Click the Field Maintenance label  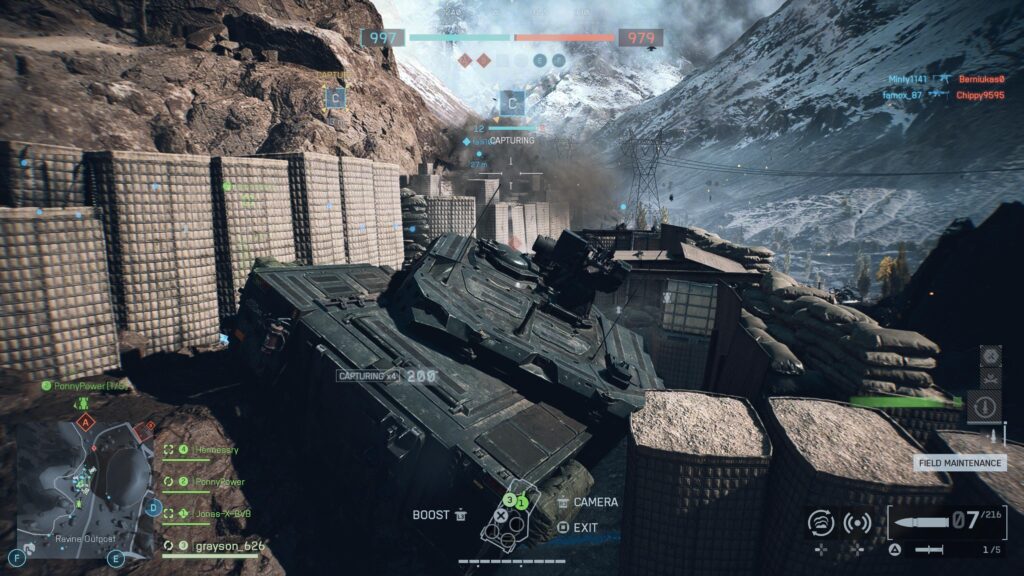pyautogui.click(x=960, y=463)
